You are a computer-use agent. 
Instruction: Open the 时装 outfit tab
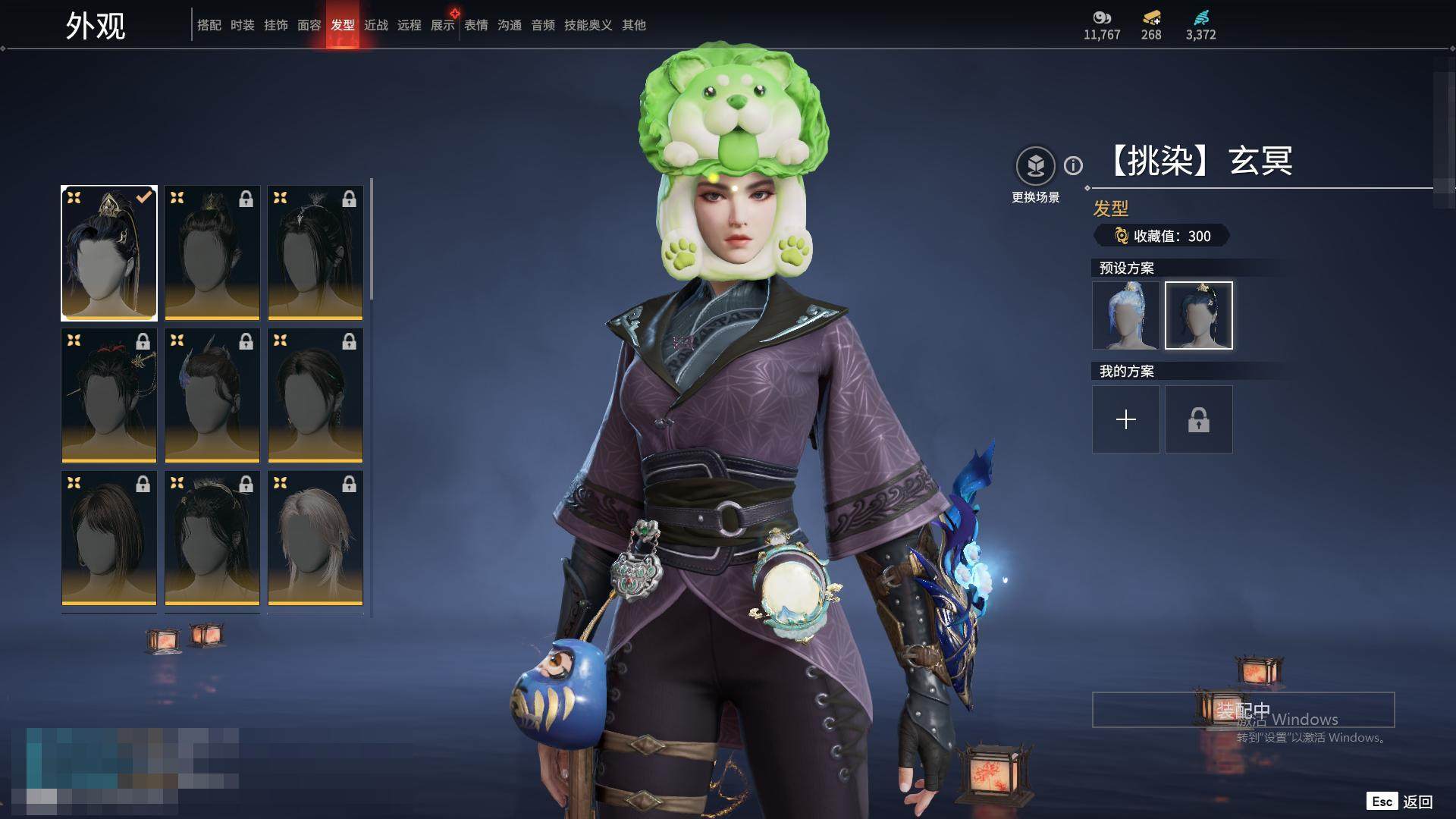pos(243,25)
